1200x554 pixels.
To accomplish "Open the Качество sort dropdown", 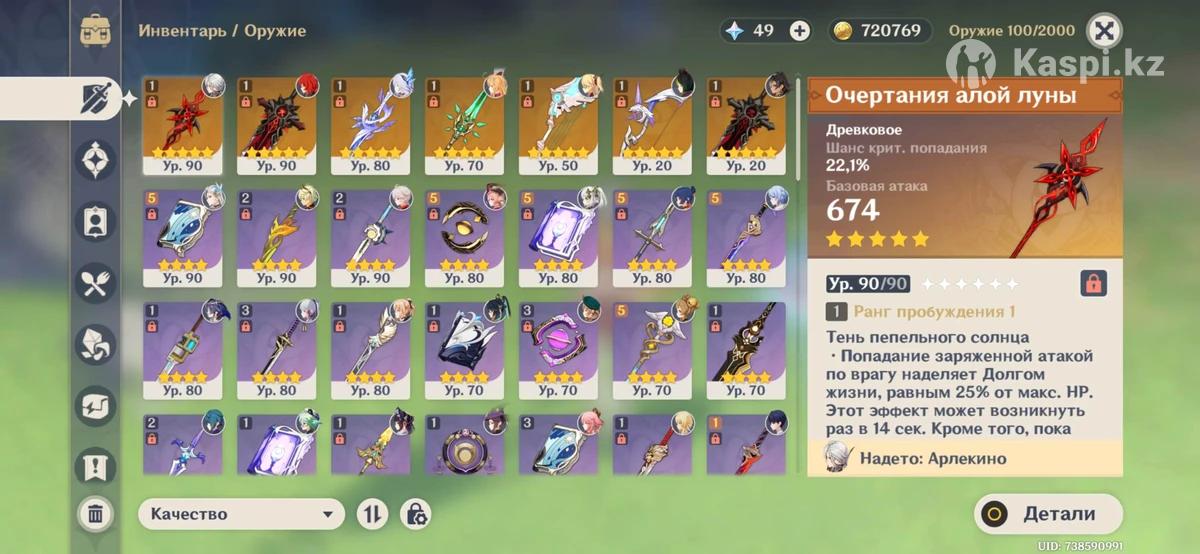I will [x=241, y=514].
